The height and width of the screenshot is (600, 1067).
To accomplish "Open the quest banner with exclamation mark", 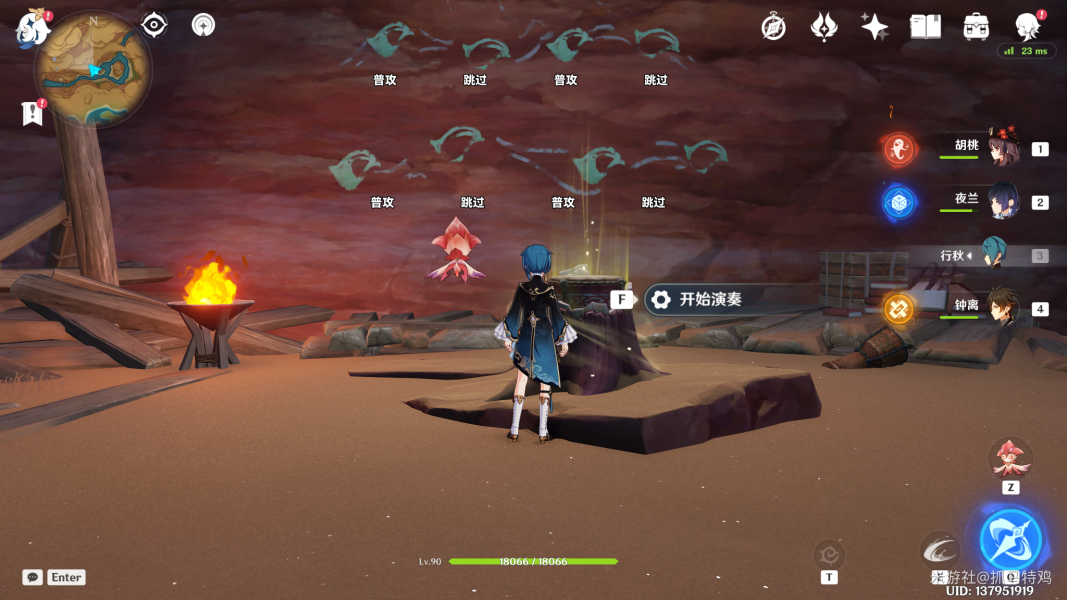I will tap(33, 113).
